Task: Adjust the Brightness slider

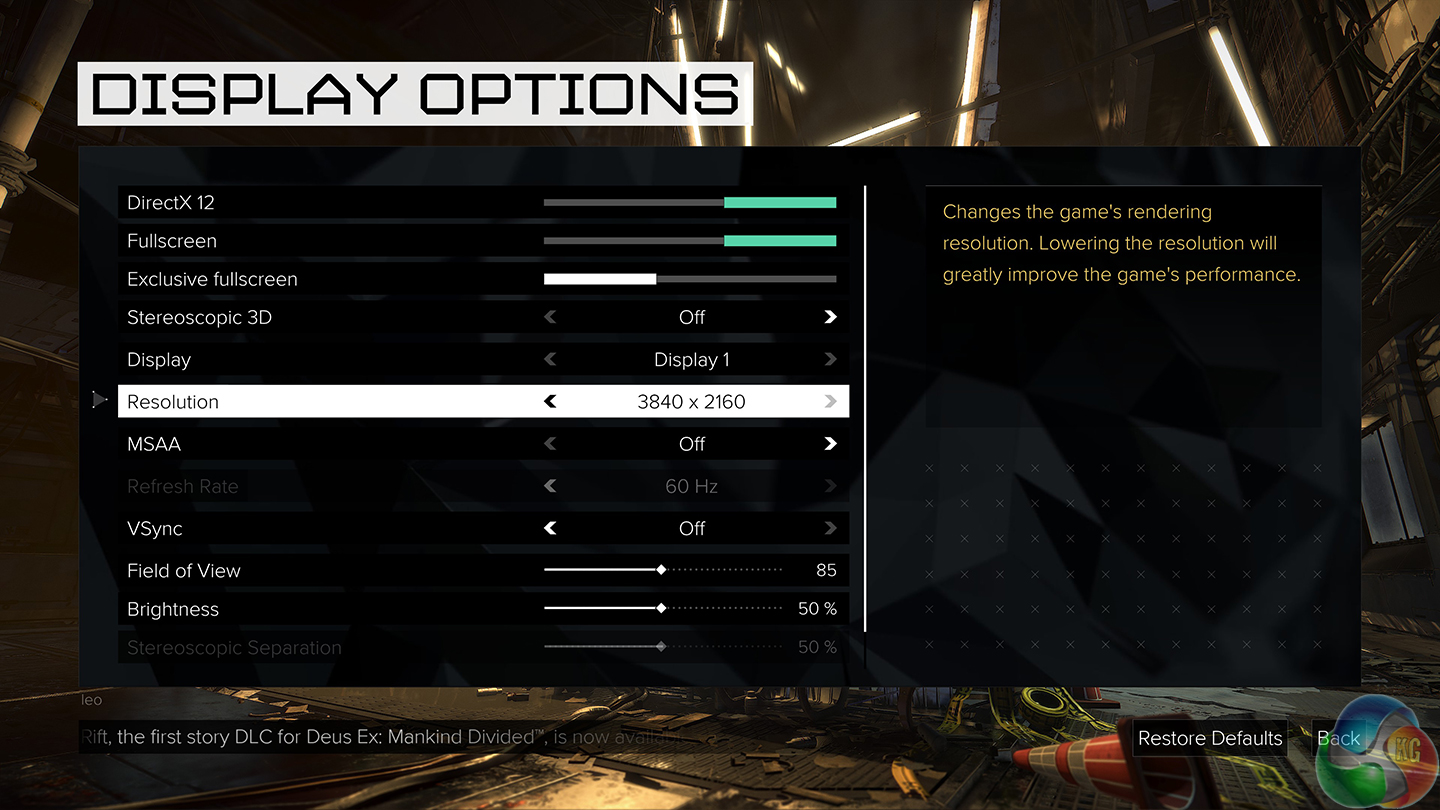Action: (x=661, y=609)
